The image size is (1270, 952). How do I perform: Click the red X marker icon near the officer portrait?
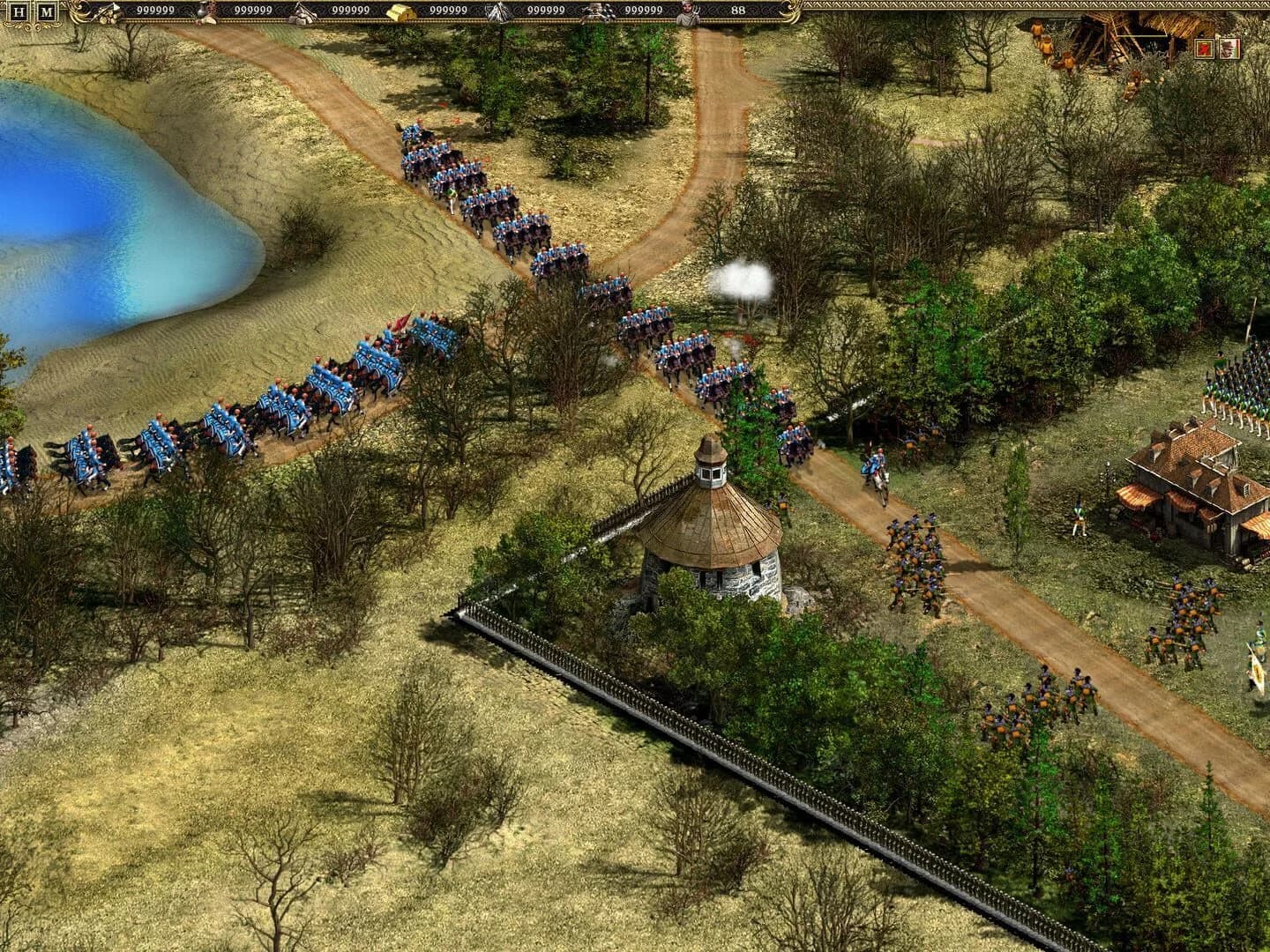1204,49
